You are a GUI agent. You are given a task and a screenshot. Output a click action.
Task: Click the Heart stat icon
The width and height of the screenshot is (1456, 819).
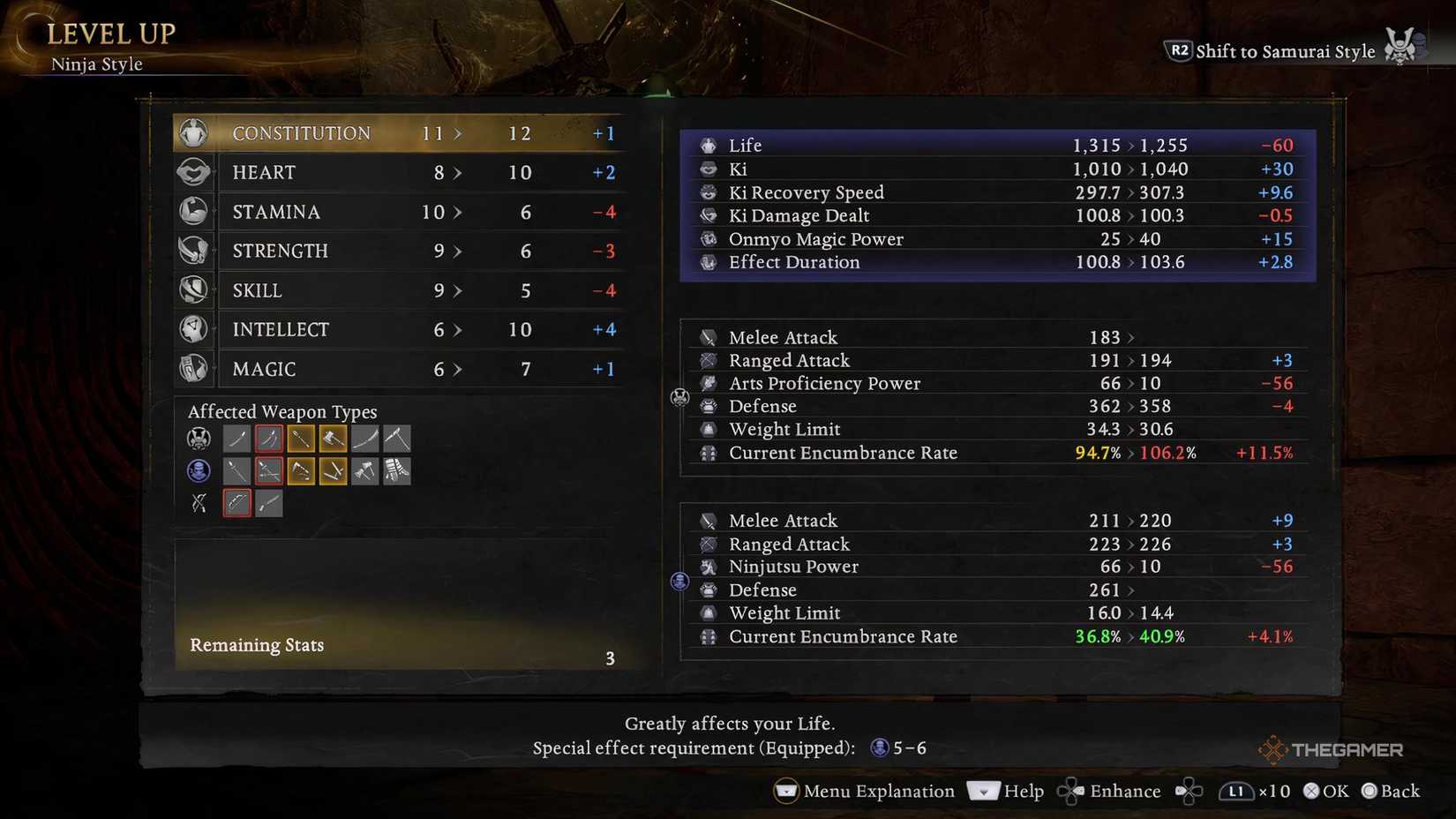[x=193, y=172]
